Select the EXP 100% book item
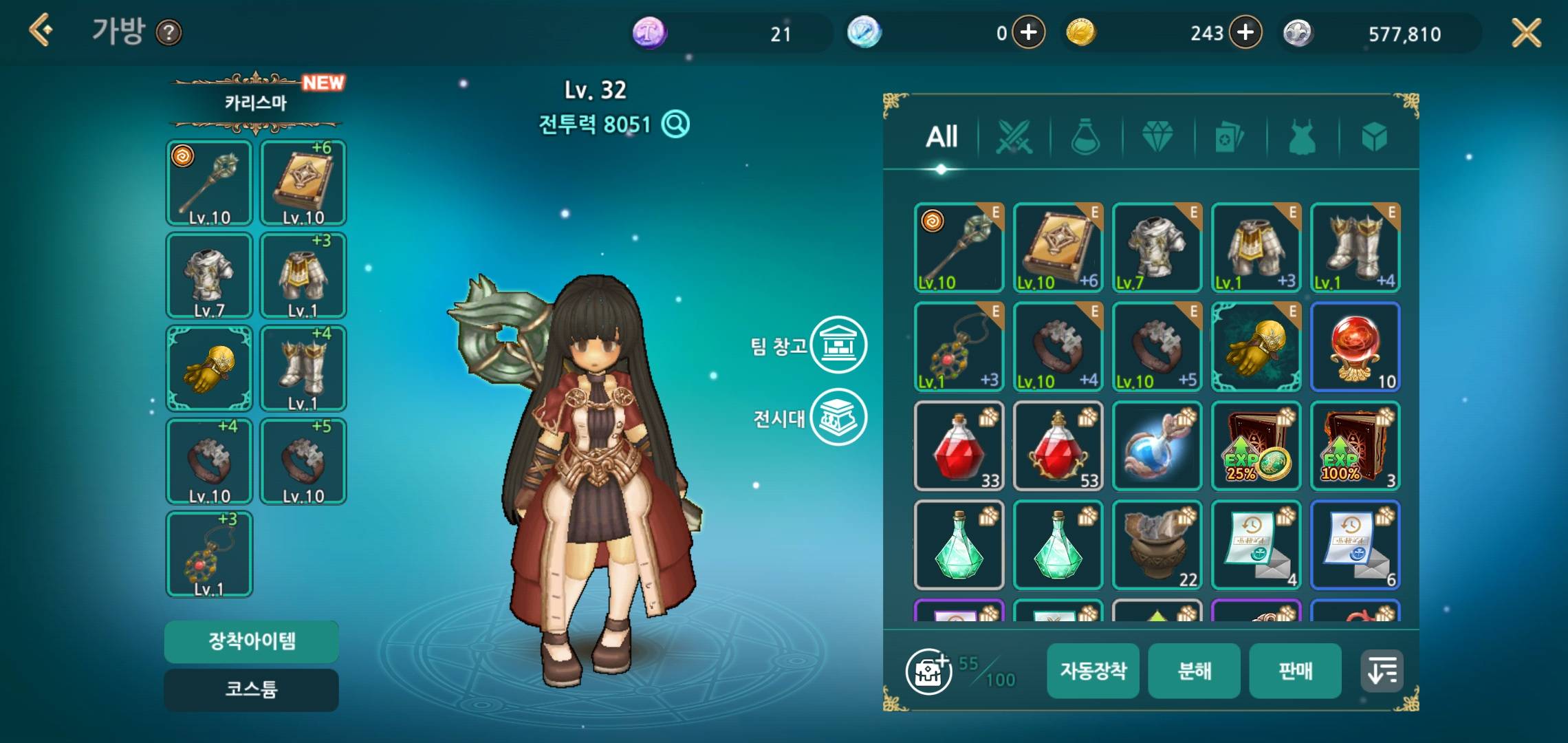Image resolution: width=1568 pixels, height=743 pixels. click(x=1355, y=446)
